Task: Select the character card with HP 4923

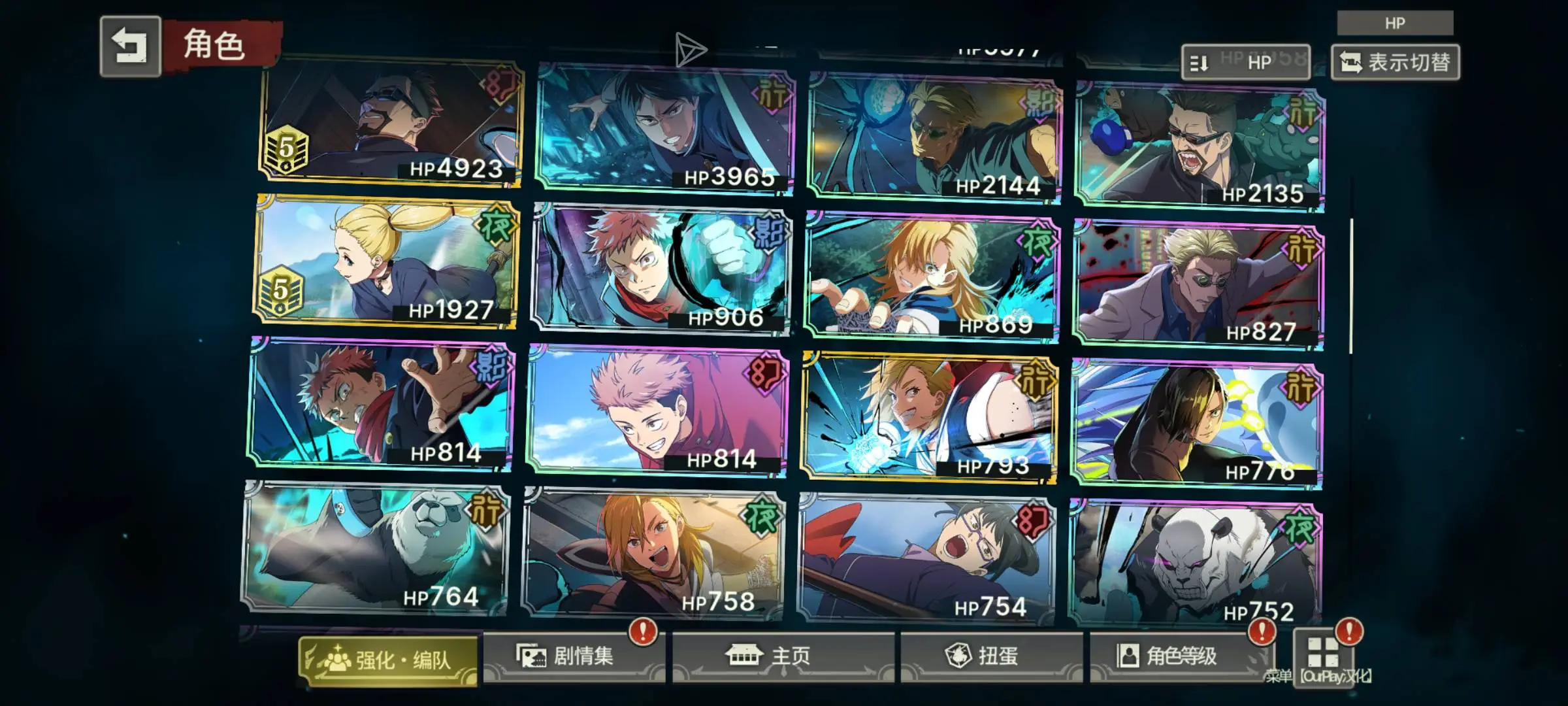Action: [x=391, y=123]
